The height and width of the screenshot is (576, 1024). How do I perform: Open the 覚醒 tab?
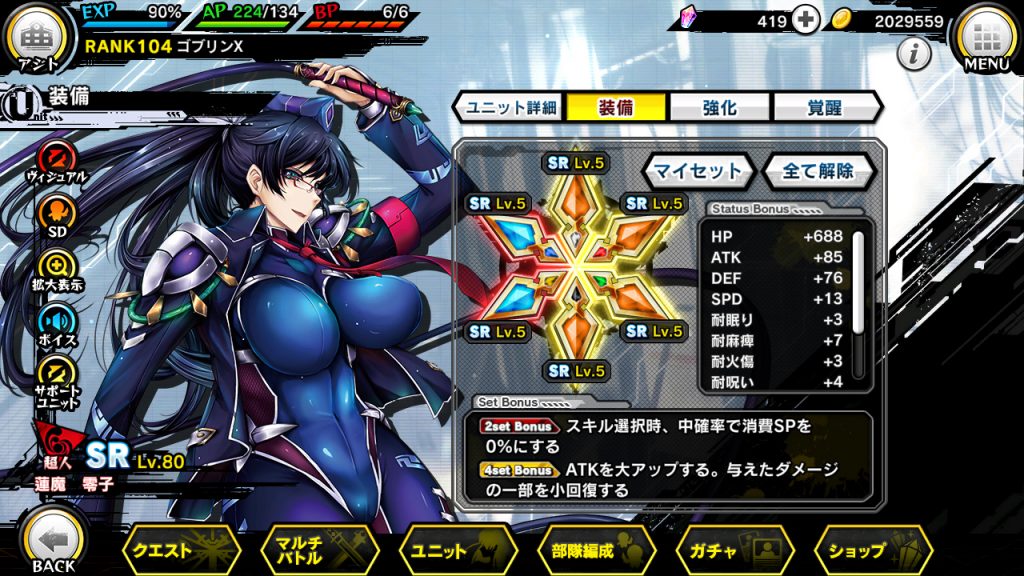[x=823, y=107]
